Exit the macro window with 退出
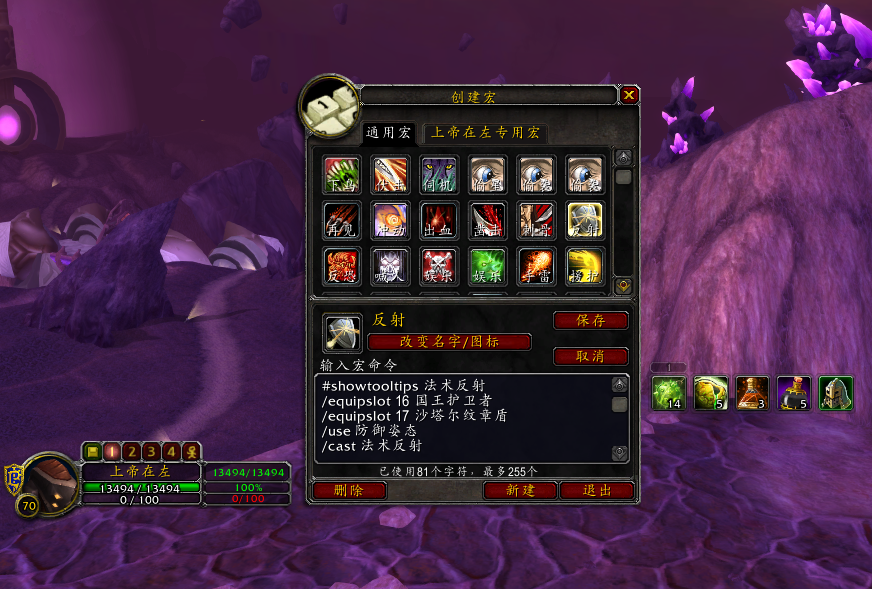The height and width of the screenshot is (589, 872). [597, 491]
